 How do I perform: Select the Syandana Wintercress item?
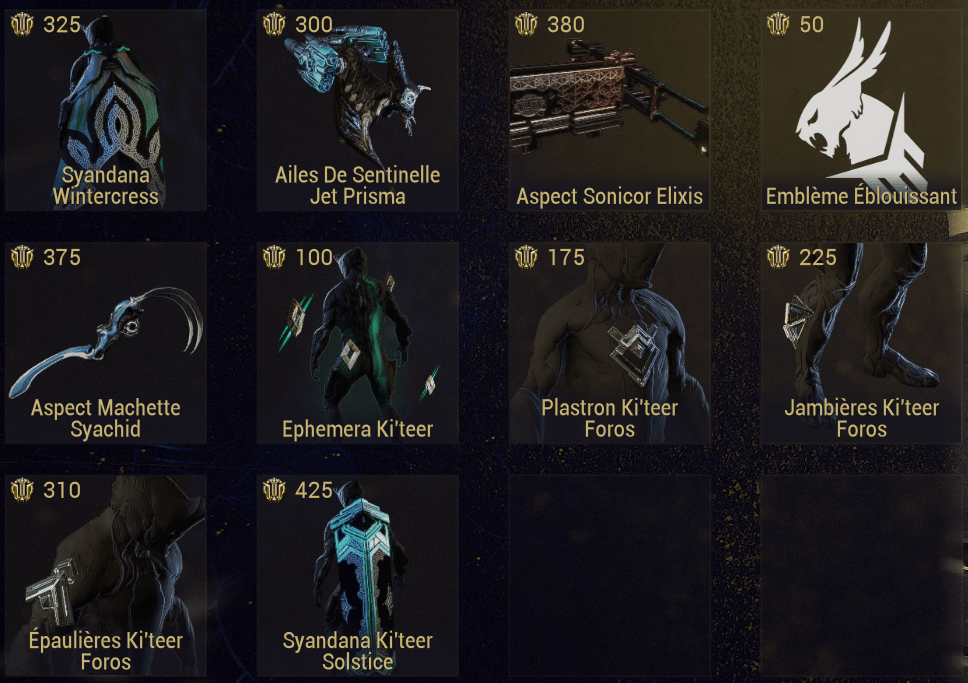tap(105, 110)
